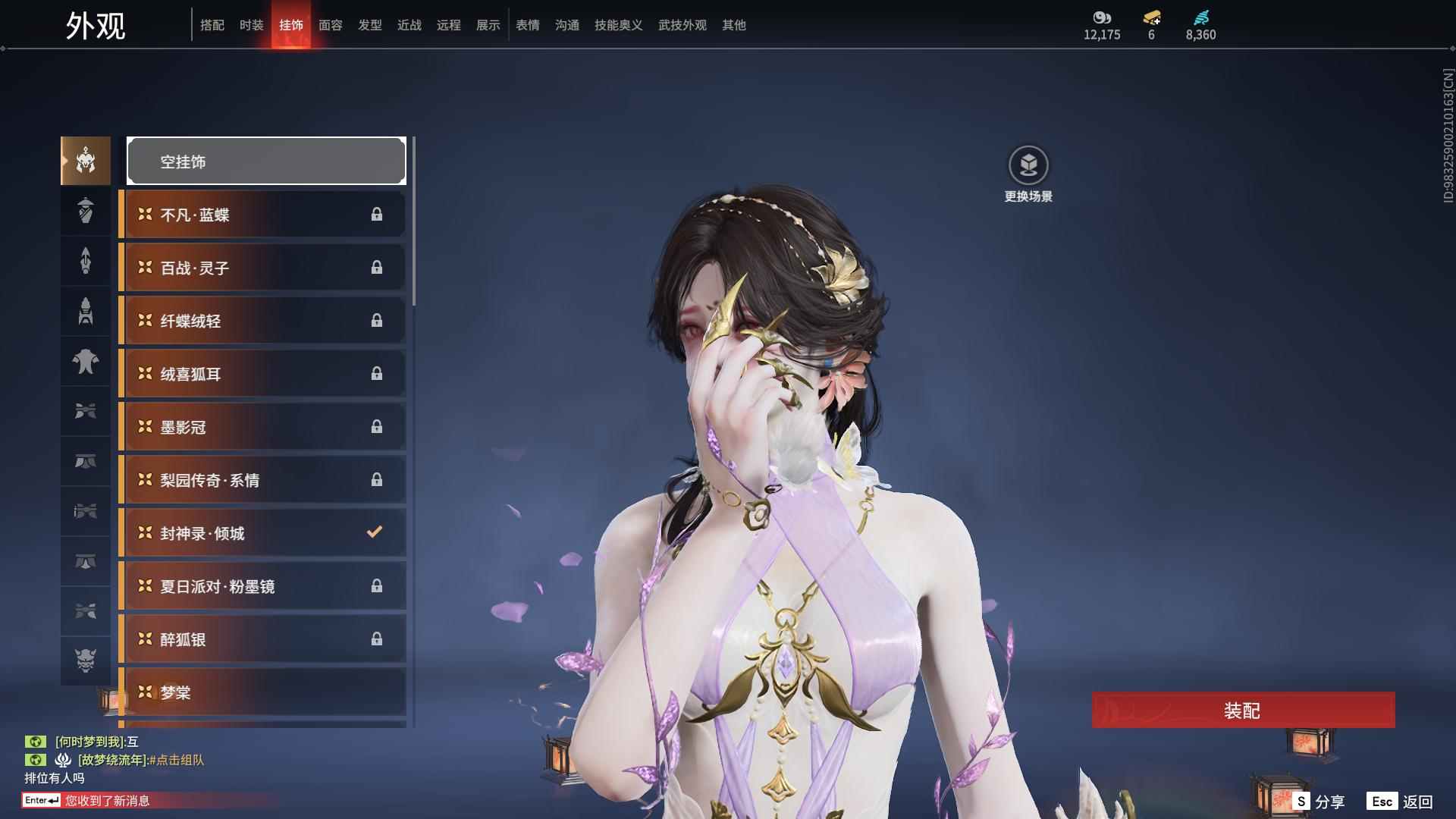Switch to the 时装 tab

[252, 25]
